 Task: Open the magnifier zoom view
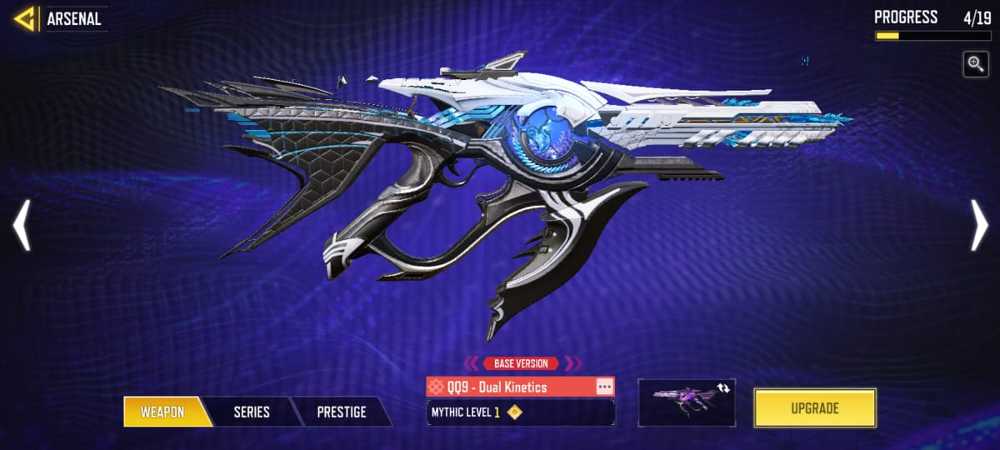click(976, 65)
